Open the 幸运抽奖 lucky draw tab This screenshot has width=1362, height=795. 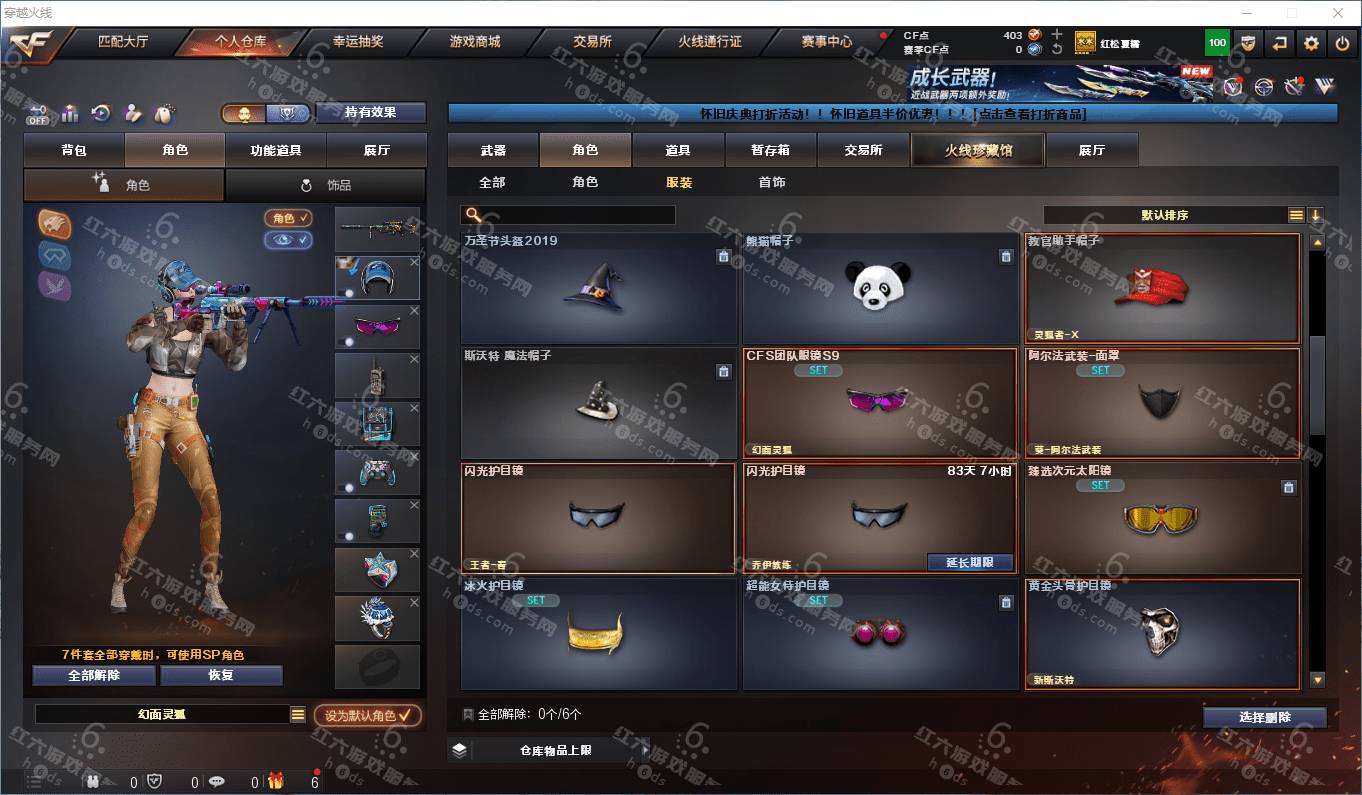(357, 42)
